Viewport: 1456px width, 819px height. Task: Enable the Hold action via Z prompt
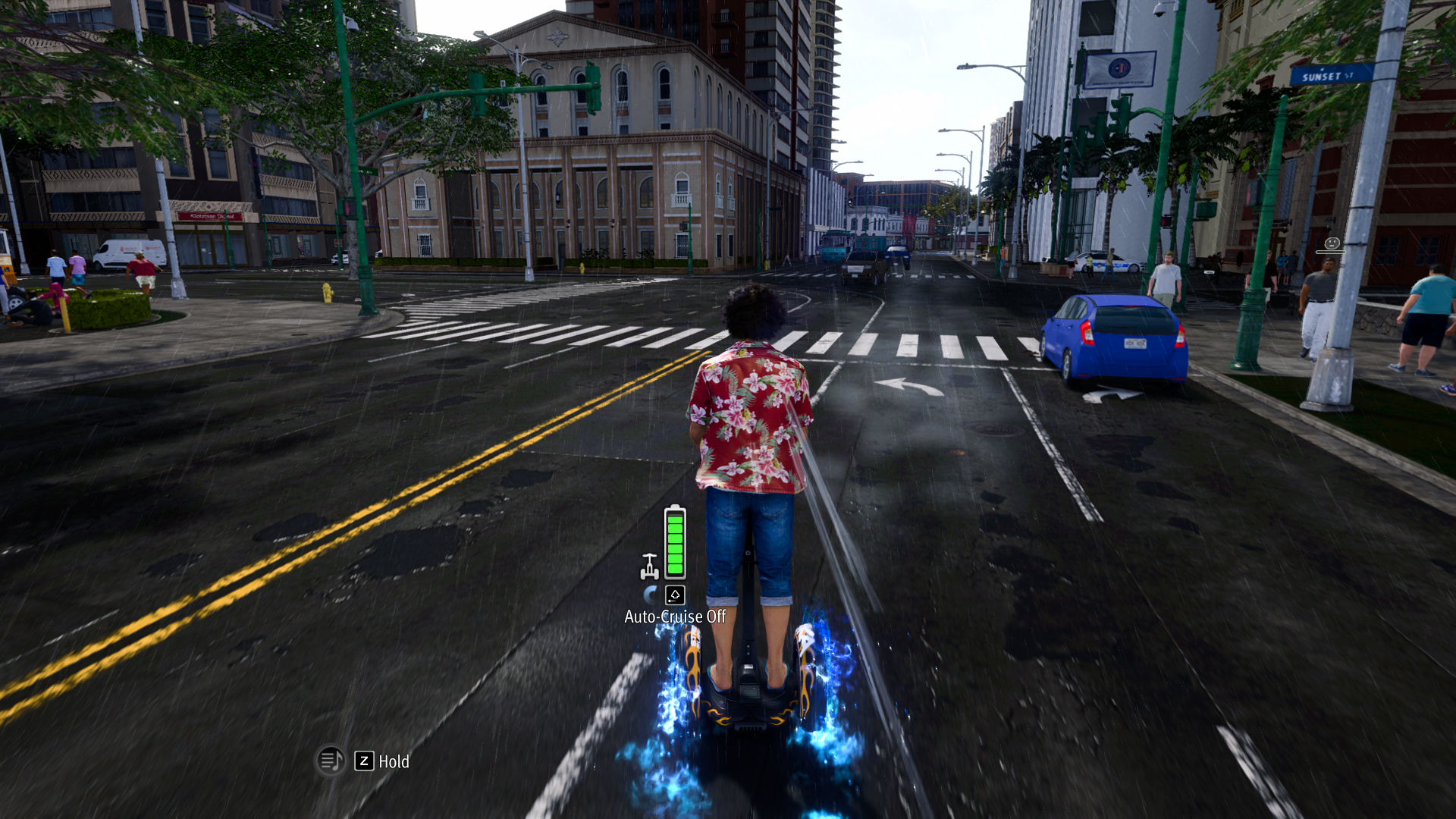click(x=365, y=761)
